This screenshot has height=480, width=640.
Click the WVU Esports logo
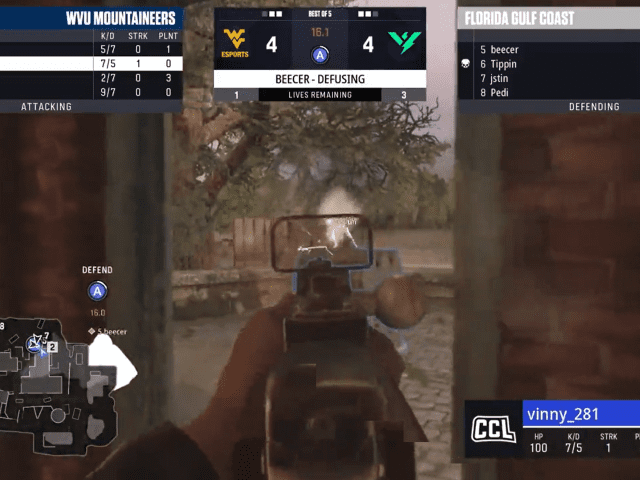236,44
